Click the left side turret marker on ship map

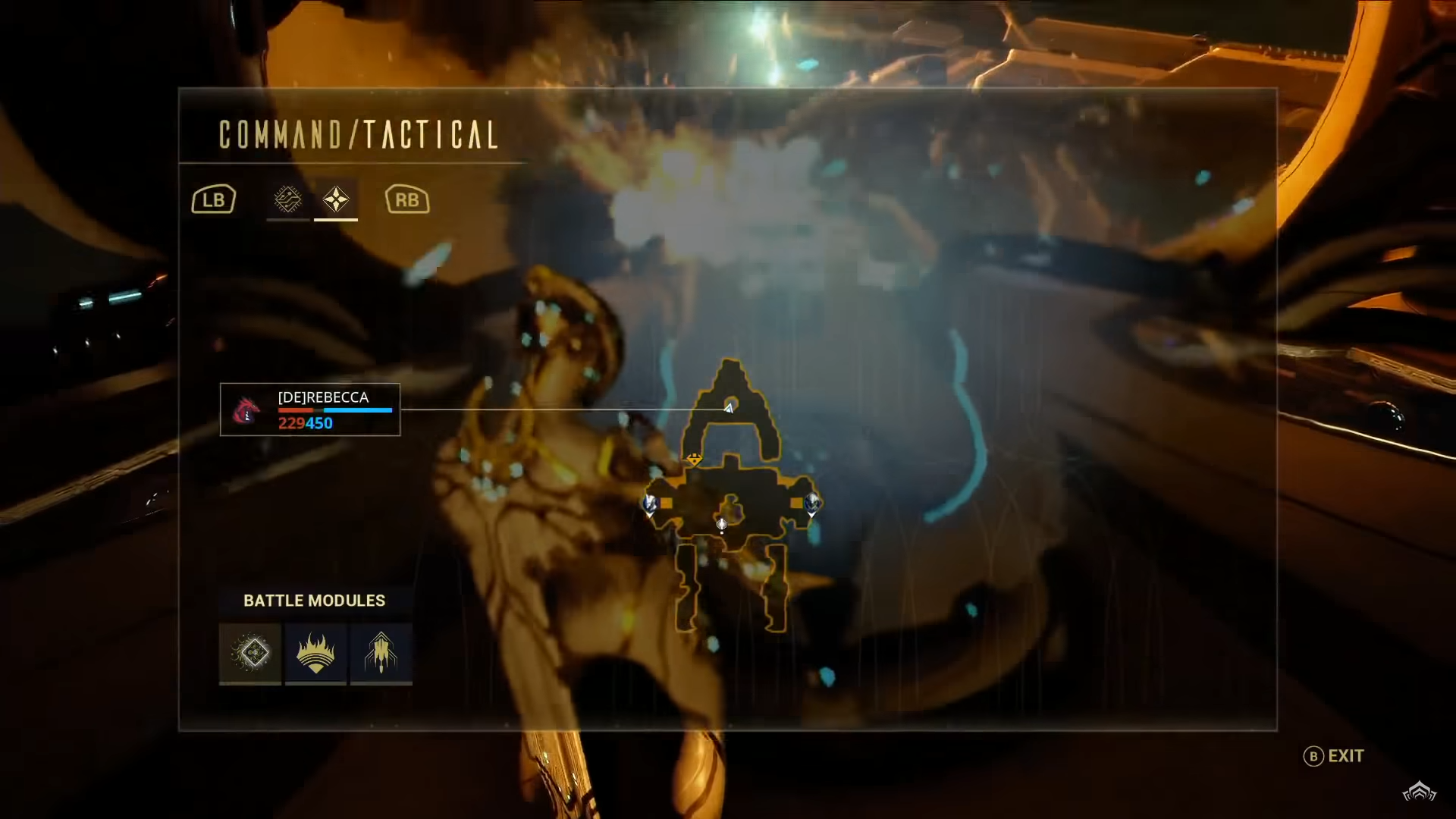[650, 503]
